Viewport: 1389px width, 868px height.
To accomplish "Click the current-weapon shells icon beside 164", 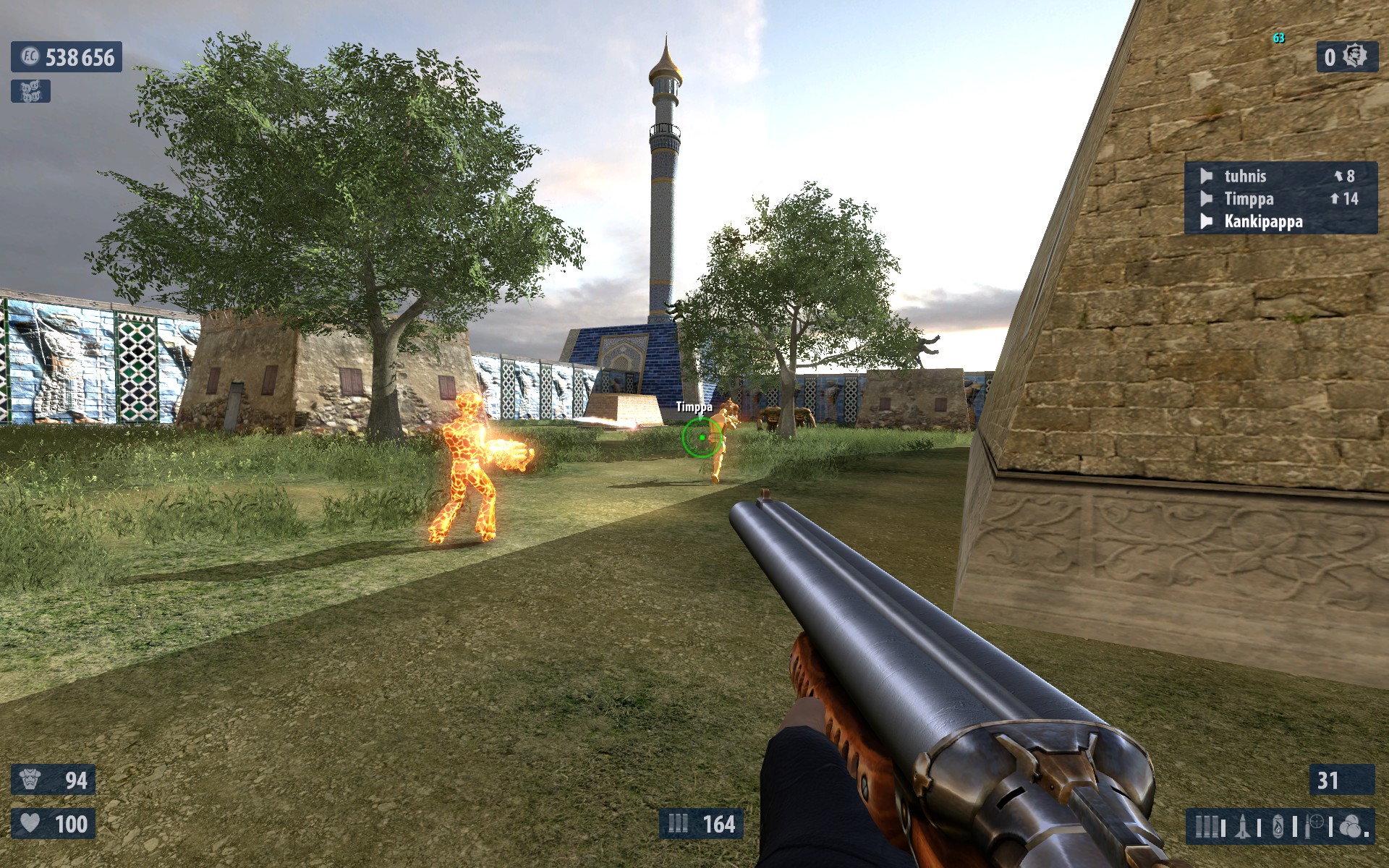I will coord(678,823).
